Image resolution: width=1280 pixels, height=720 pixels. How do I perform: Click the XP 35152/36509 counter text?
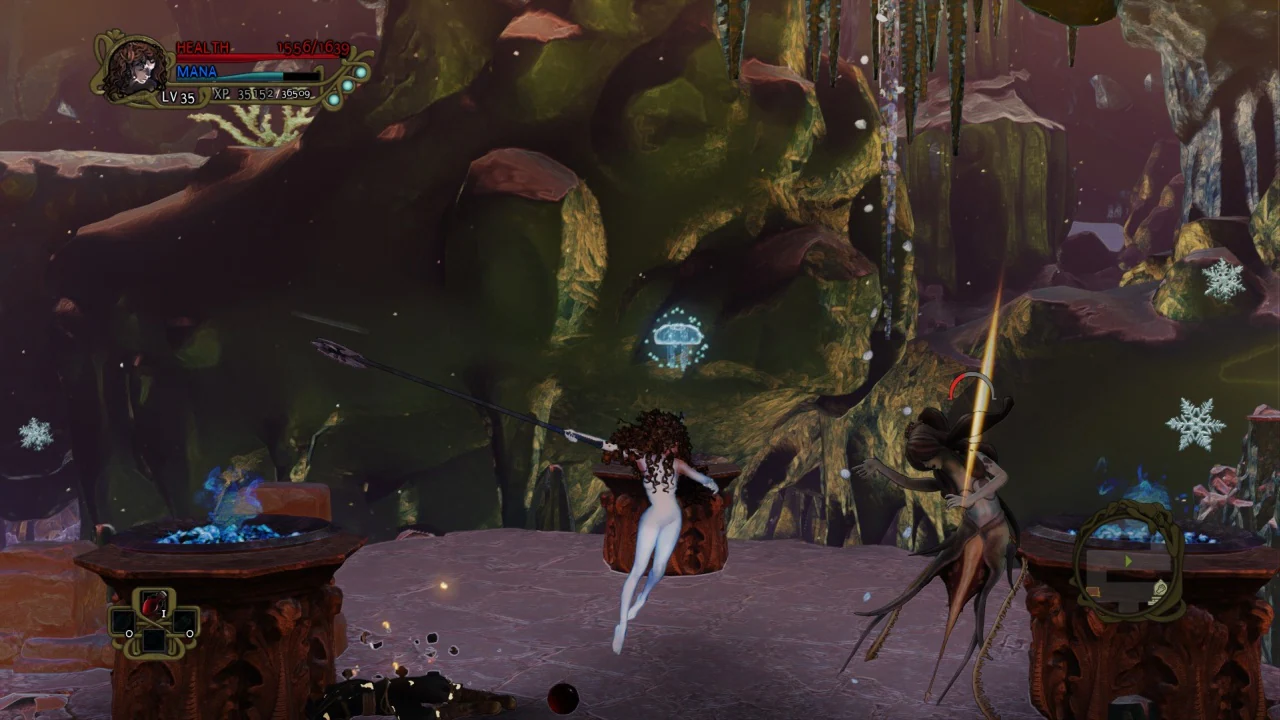coord(260,94)
